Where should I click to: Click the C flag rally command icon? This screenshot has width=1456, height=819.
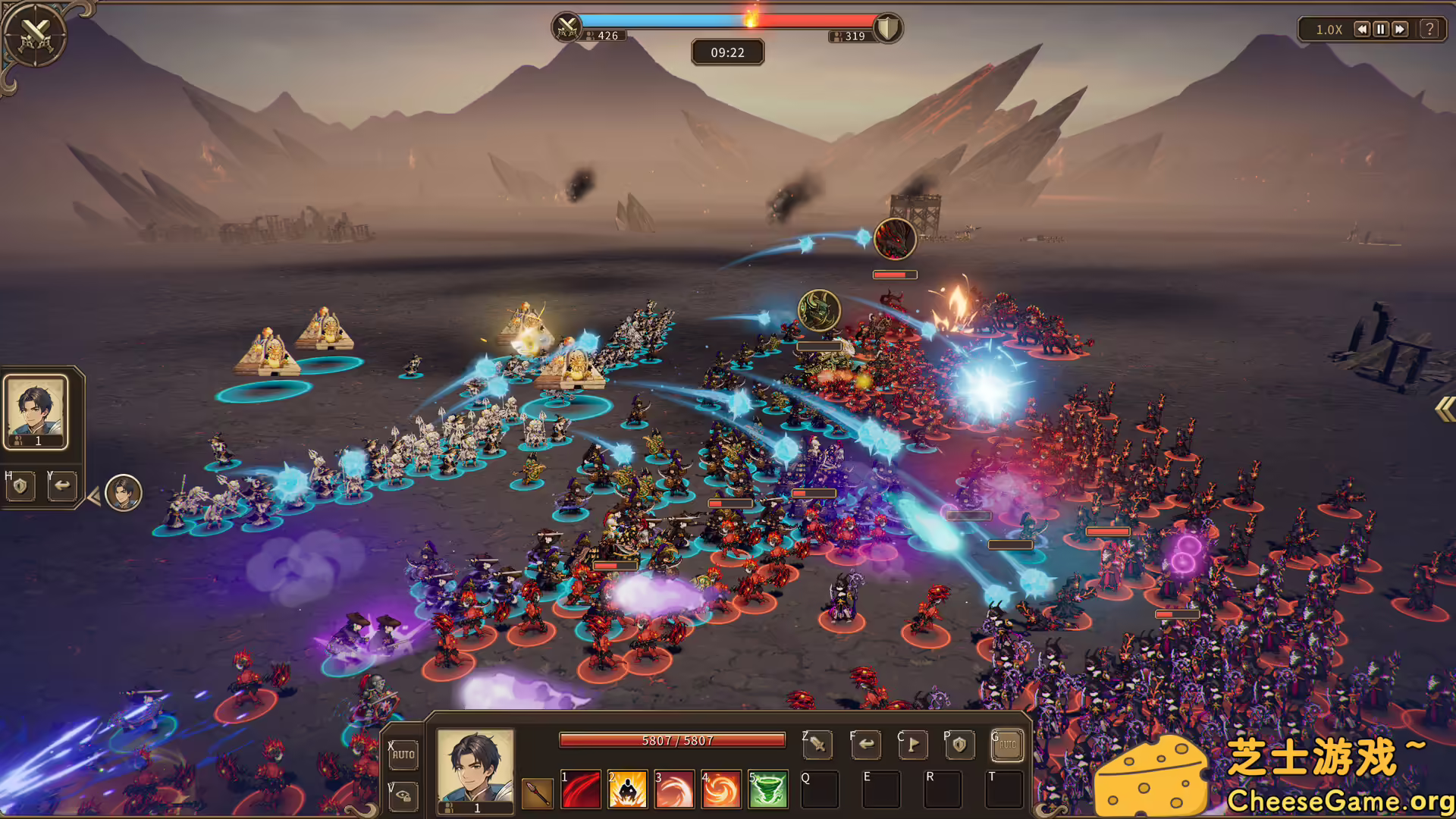pos(914,745)
